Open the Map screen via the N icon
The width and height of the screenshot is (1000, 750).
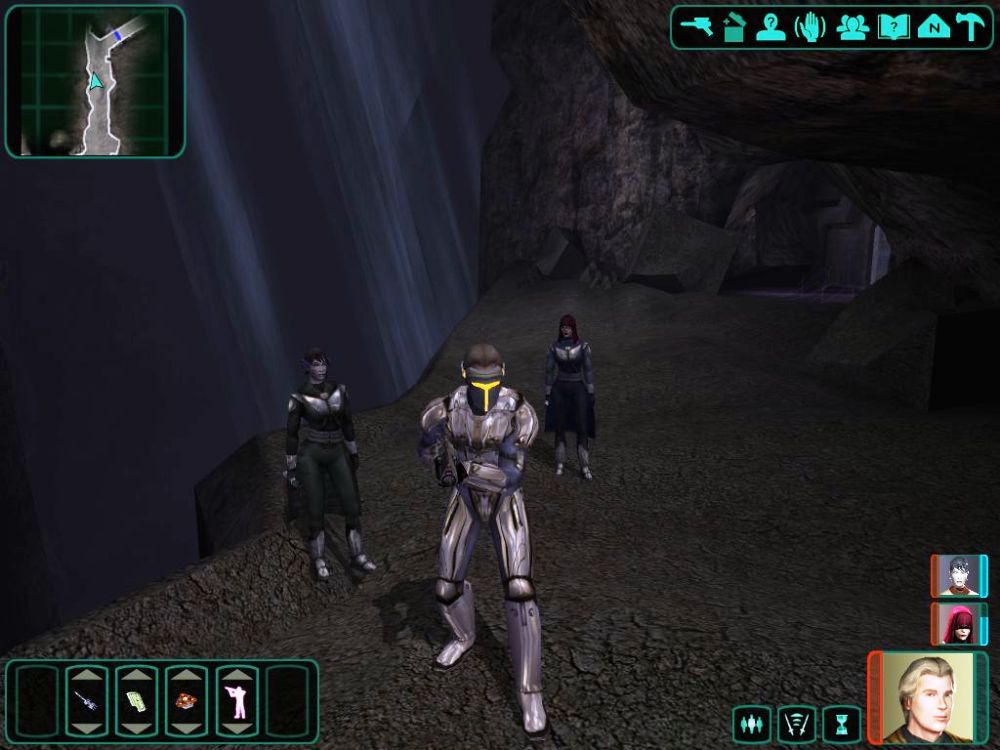932,27
